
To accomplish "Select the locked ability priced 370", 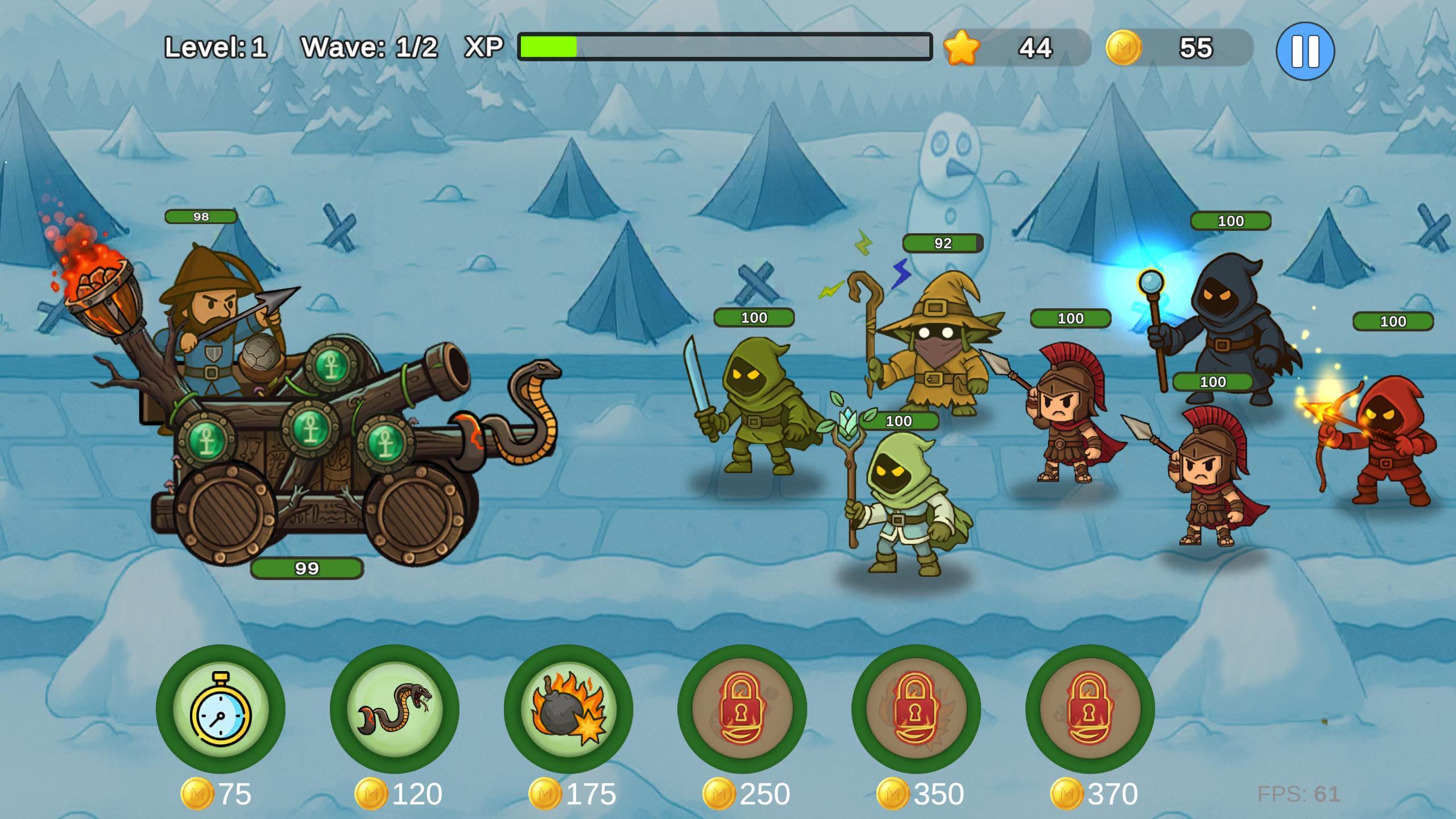I will [x=1090, y=709].
